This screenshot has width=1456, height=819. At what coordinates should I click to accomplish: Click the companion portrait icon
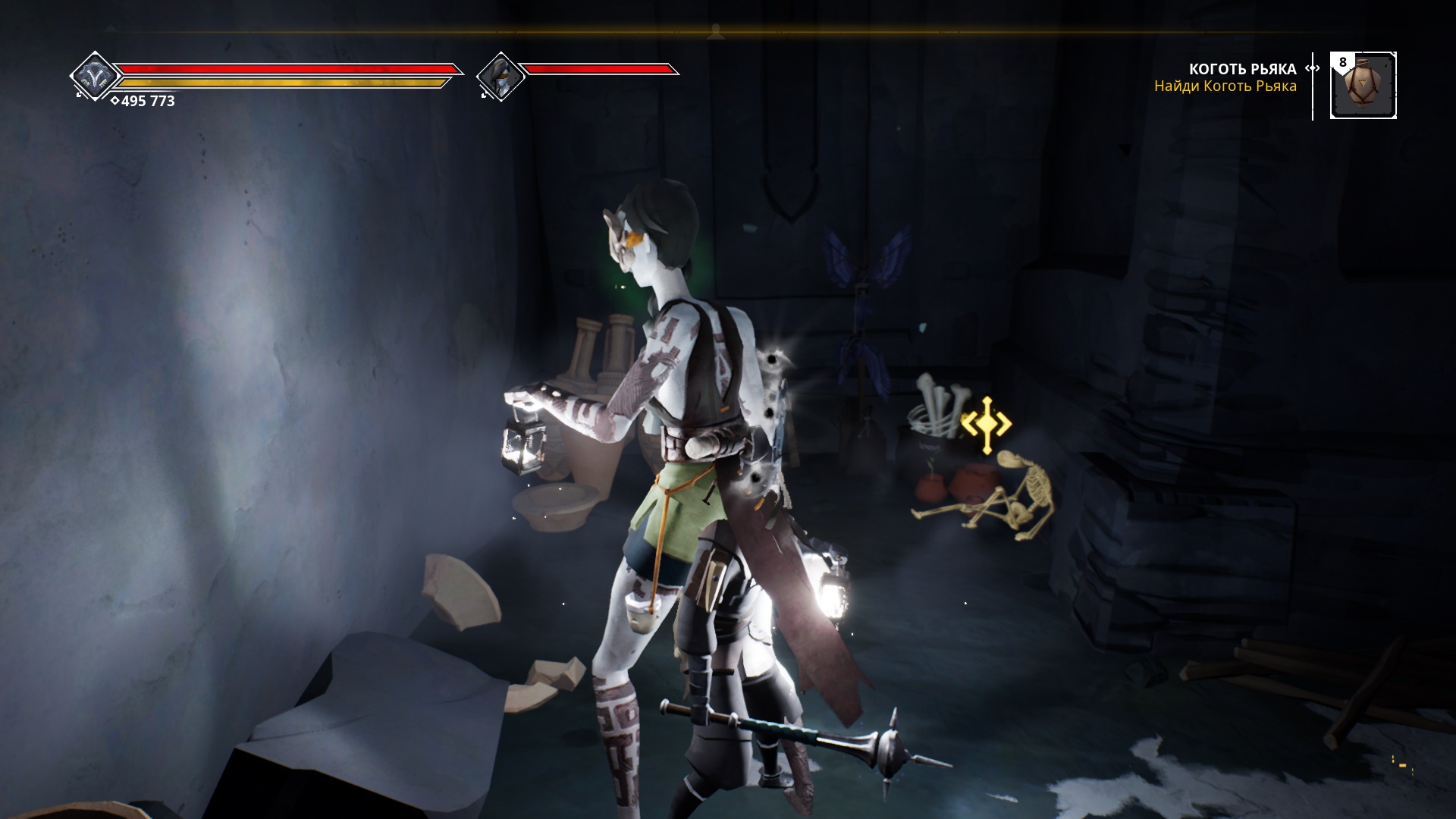click(x=500, y=76)
